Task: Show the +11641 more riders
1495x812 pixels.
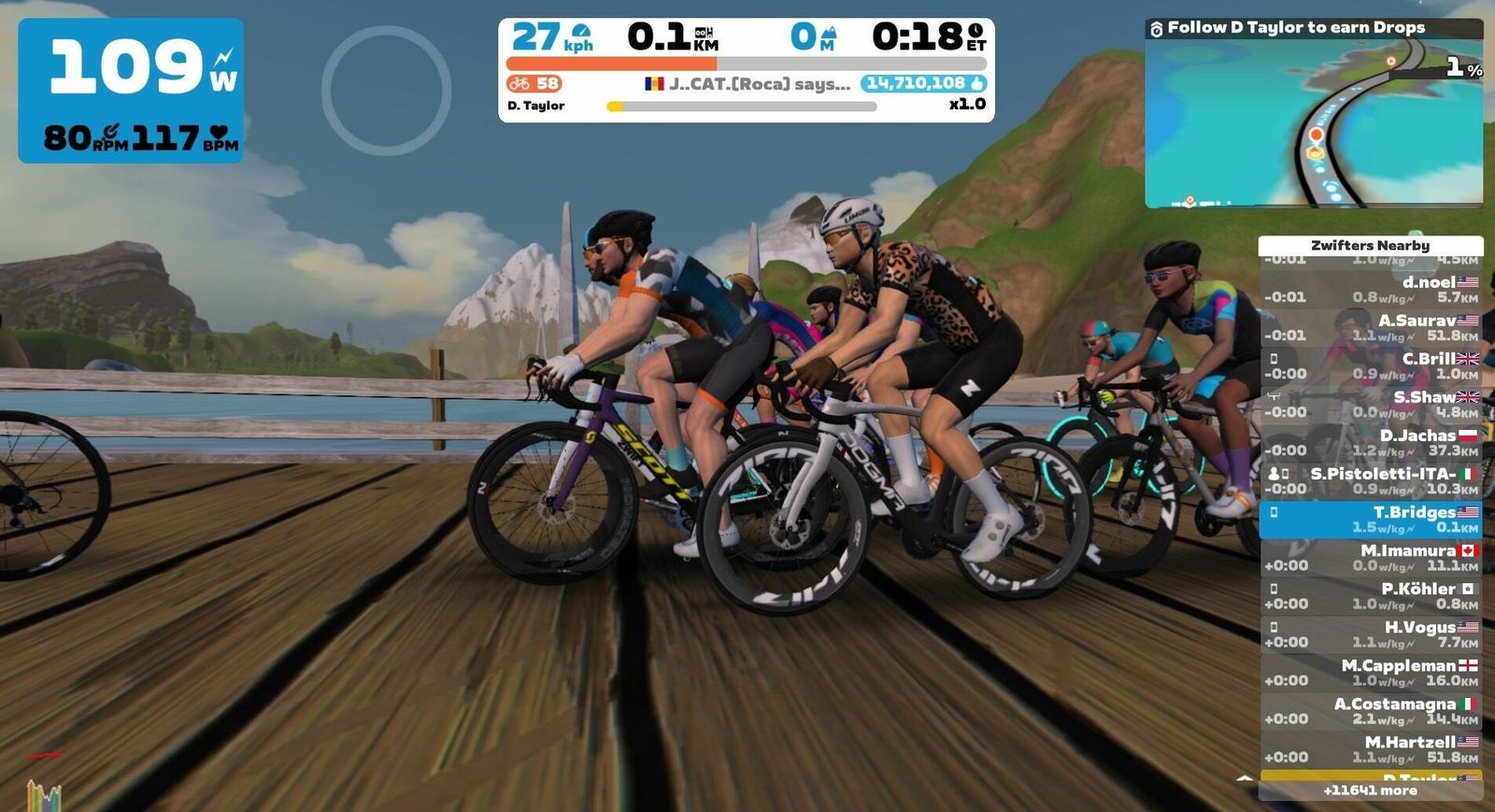Action: click(x=1371, y=791)
